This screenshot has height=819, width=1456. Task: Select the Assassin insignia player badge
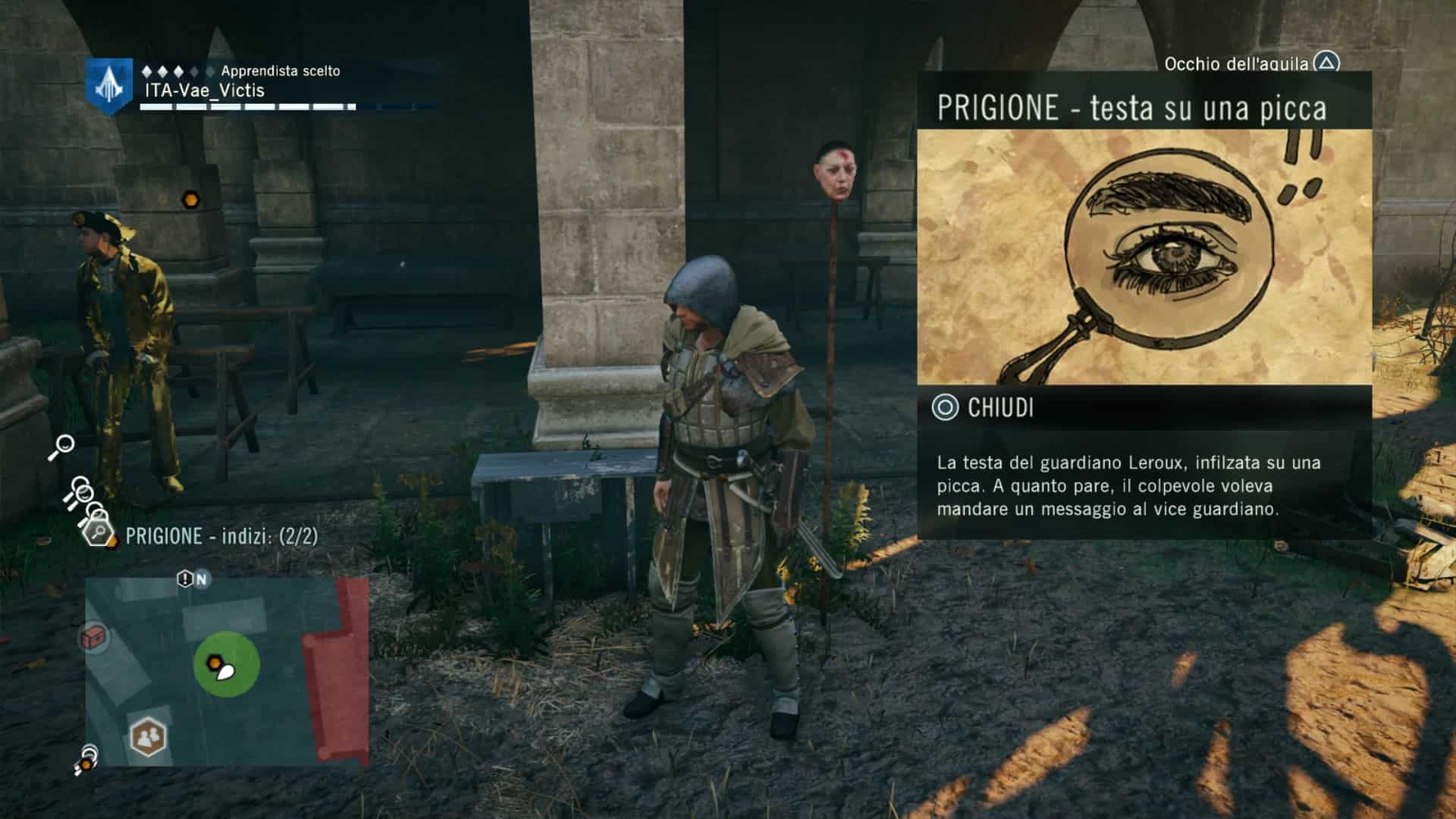tap(109, 86)
